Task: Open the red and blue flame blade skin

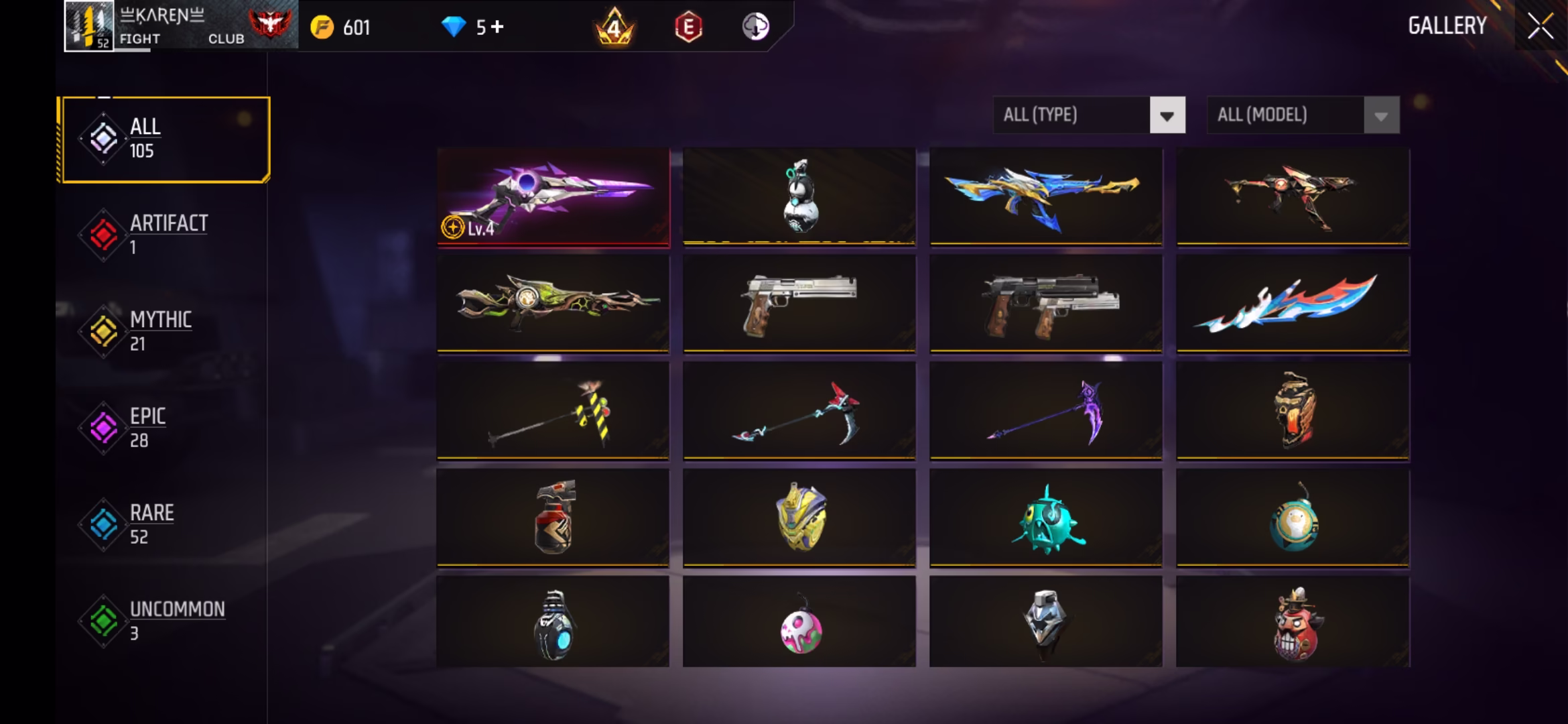Action: click(x=1292, y=302)
